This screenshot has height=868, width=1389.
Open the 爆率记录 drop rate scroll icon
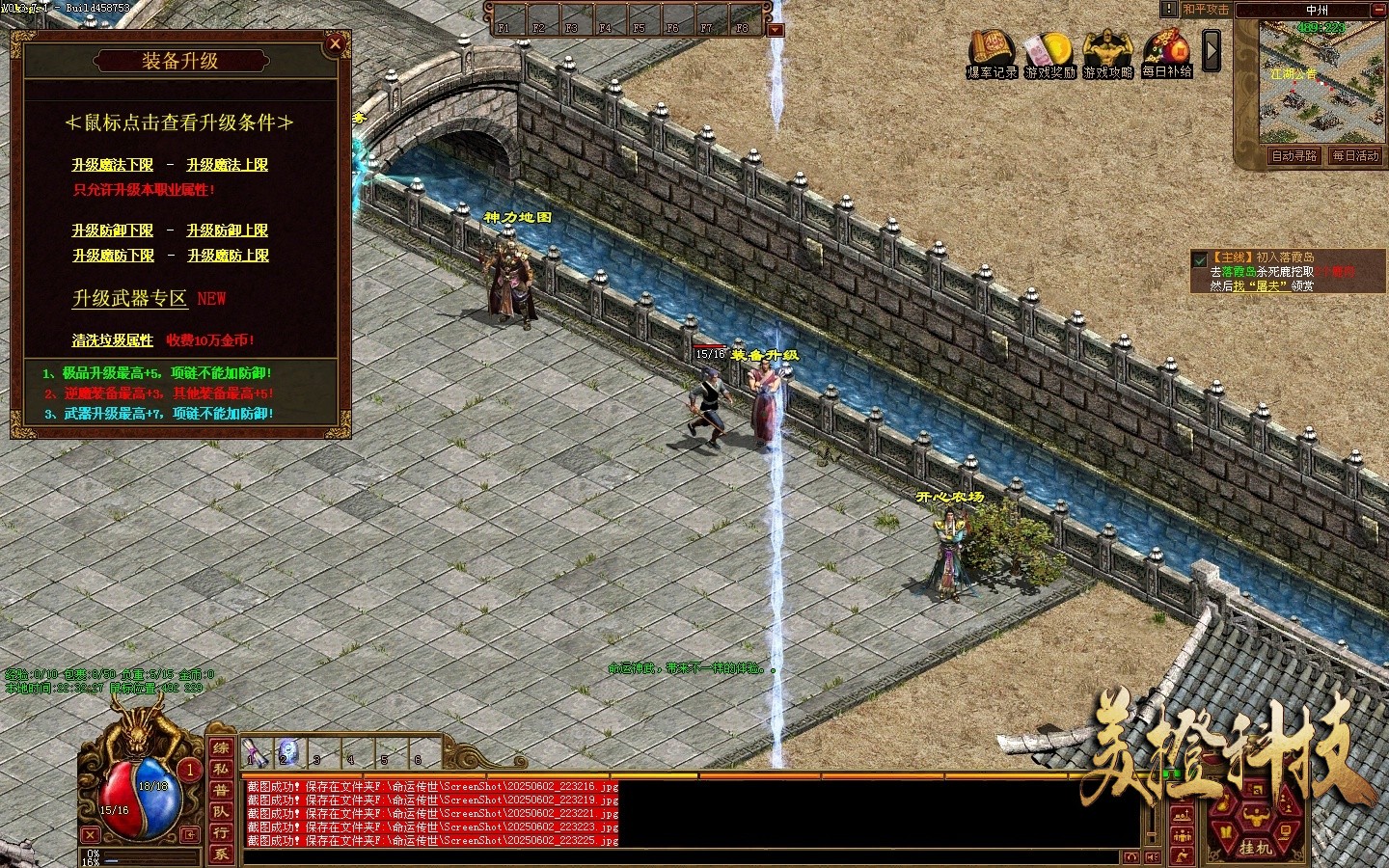point(992,53)
